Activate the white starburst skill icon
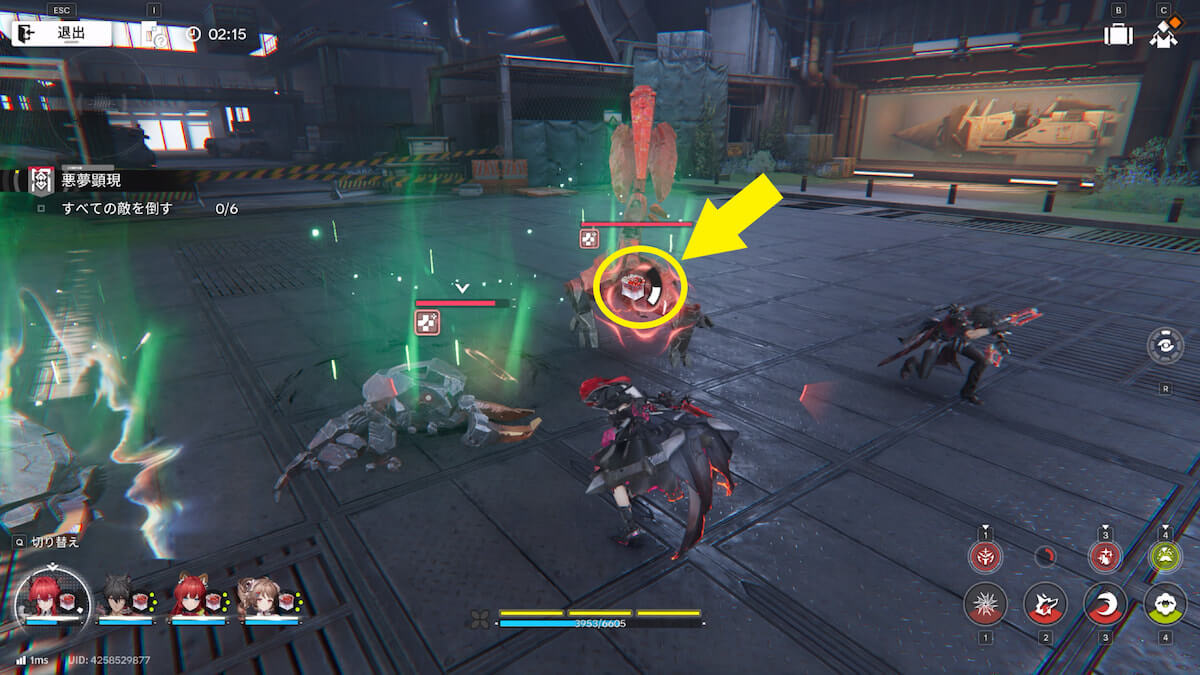Image resolution: width=1200 pixels, height=675 pixels. (x=985, y=605)
